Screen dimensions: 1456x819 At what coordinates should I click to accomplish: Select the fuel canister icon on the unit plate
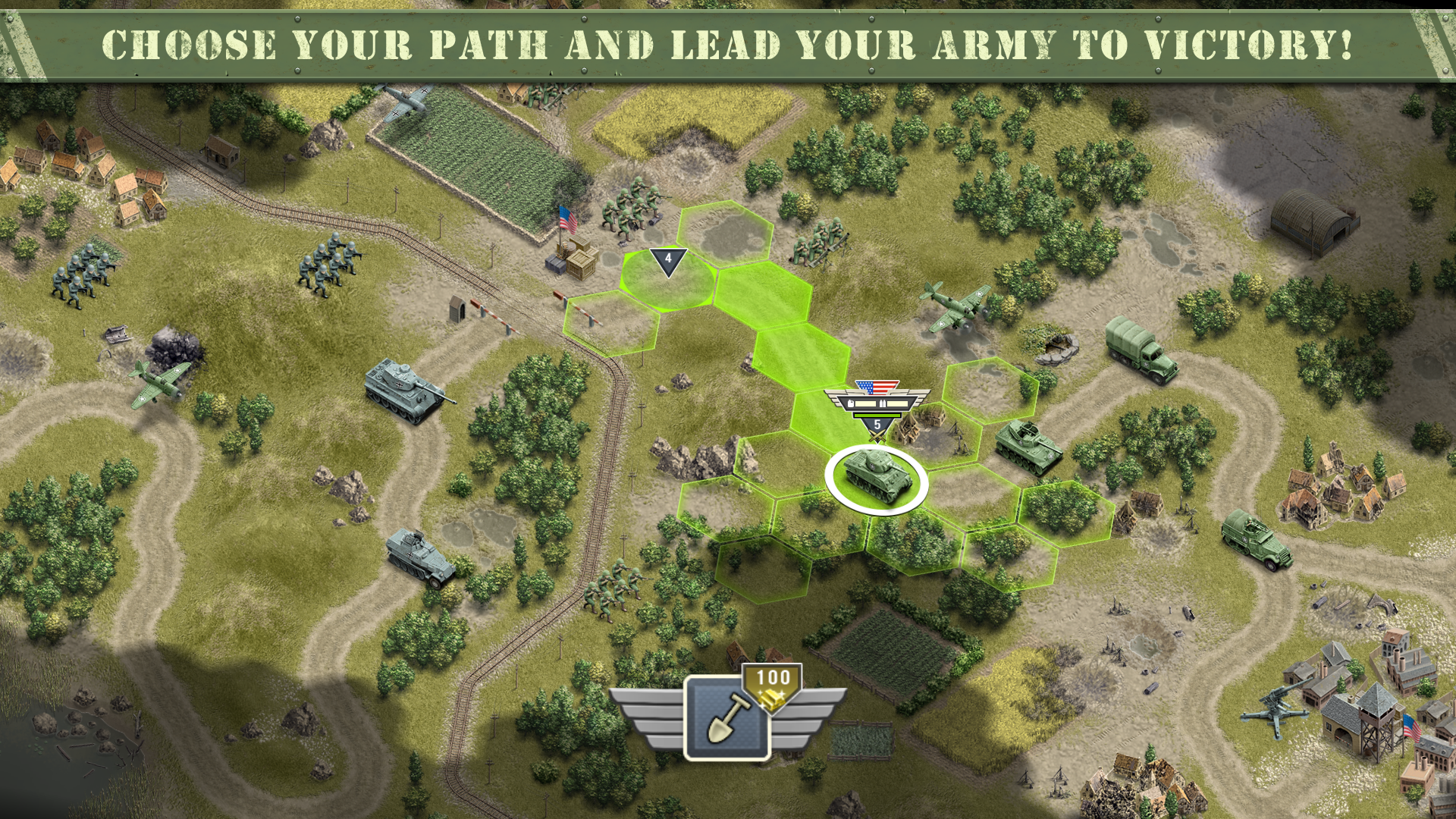point(851,403)
